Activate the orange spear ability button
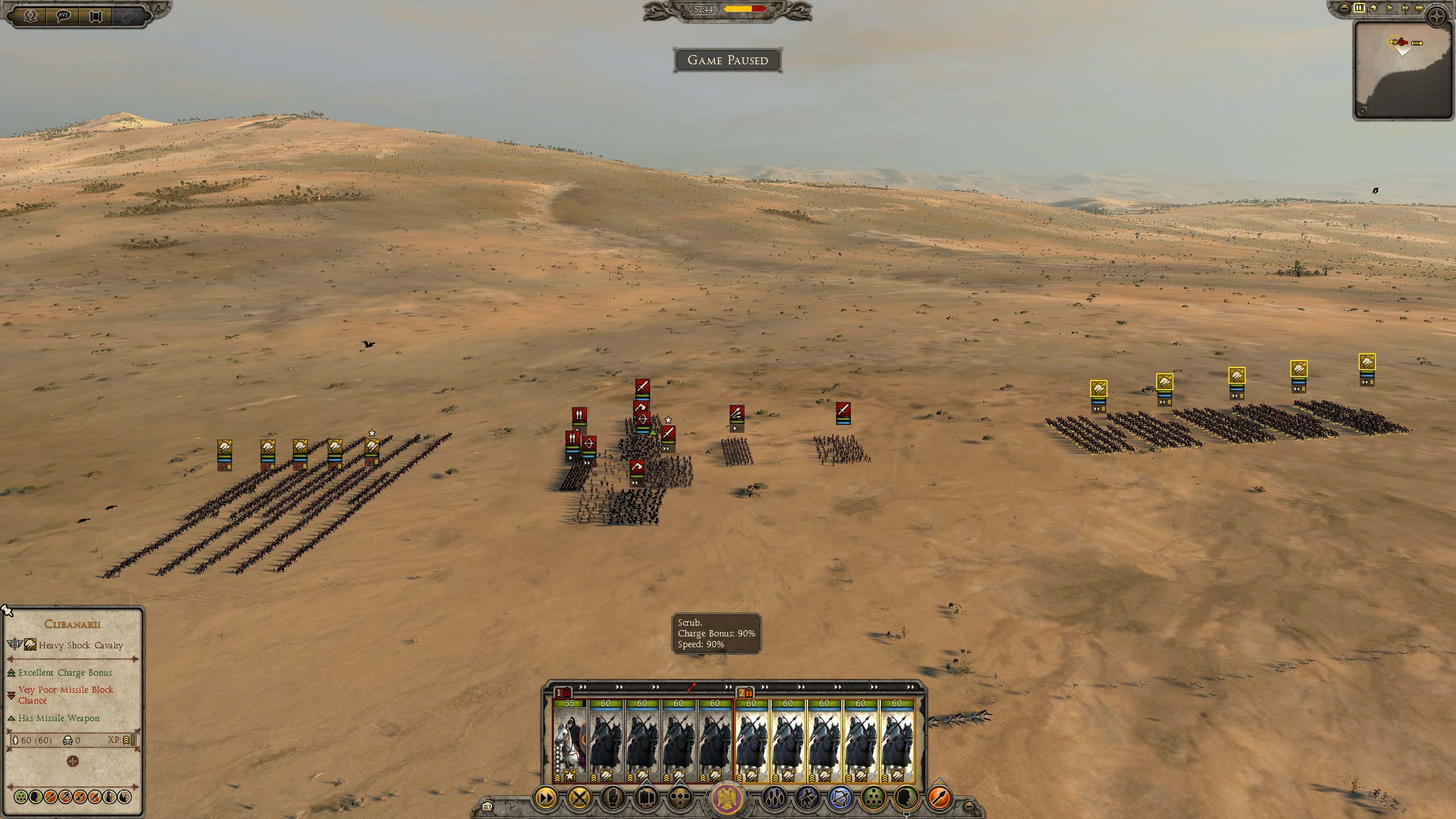1456x819 pixels. 940,798
